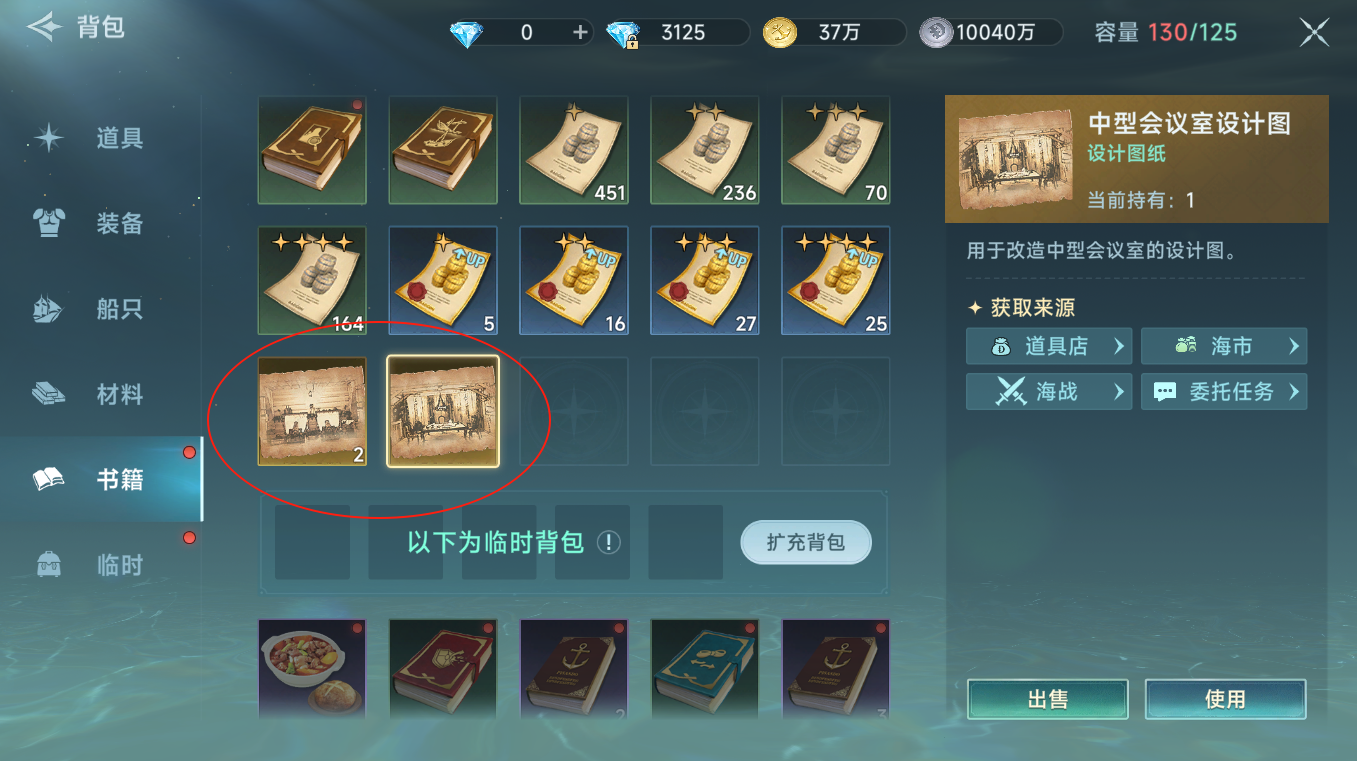The width and height of the screenshot is (1357, 761).
Task: Expand the 委托任务 acquisition source
Action: pyautogui.click(x=1224, y=391)
